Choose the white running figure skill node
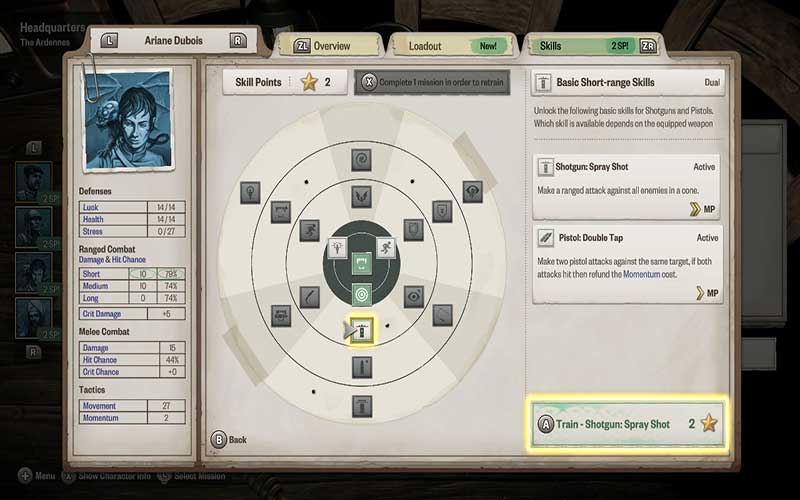The width and height of the screenshot is (800, 500). [386, 247]
